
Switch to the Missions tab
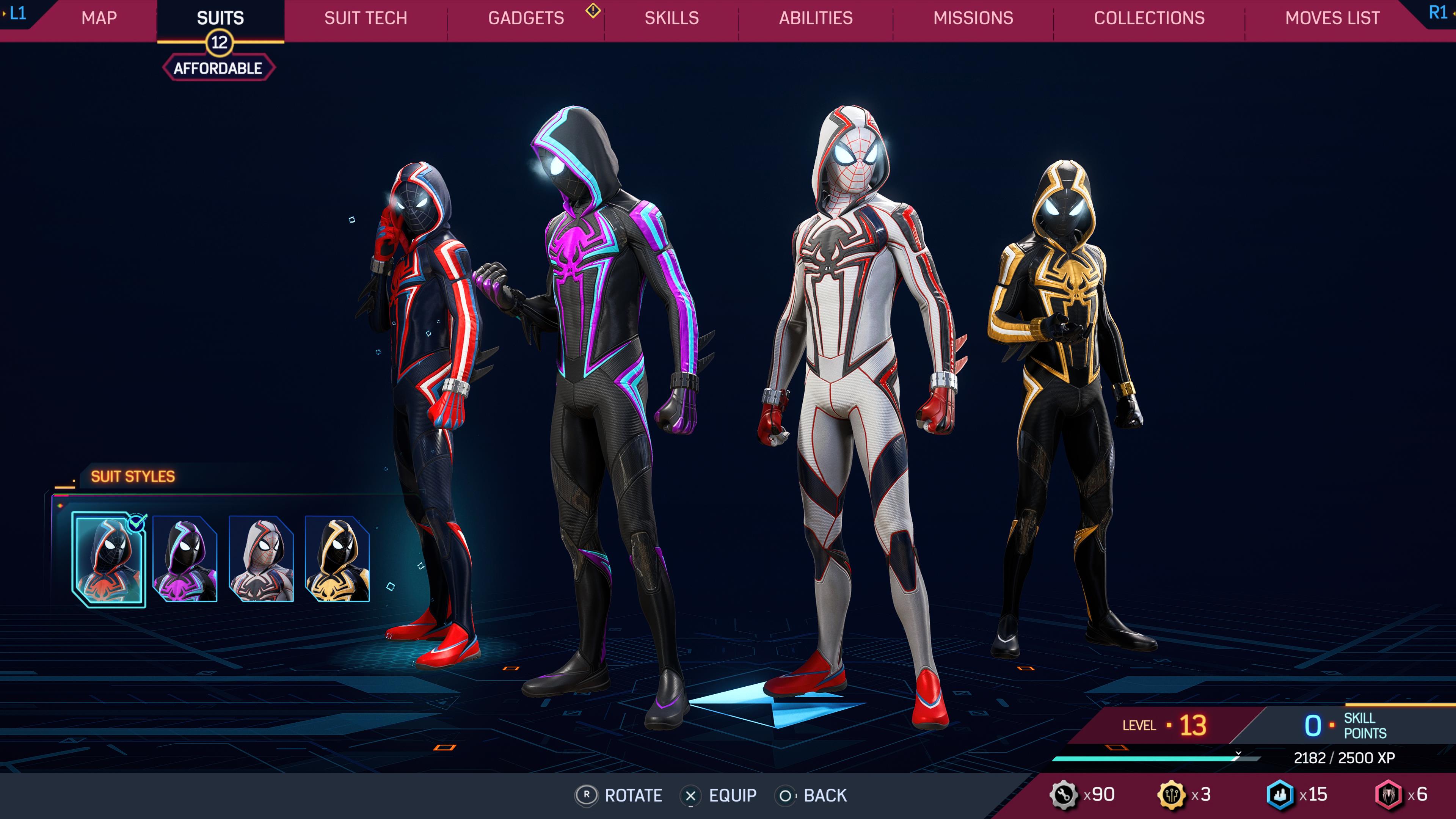point(973,18)
